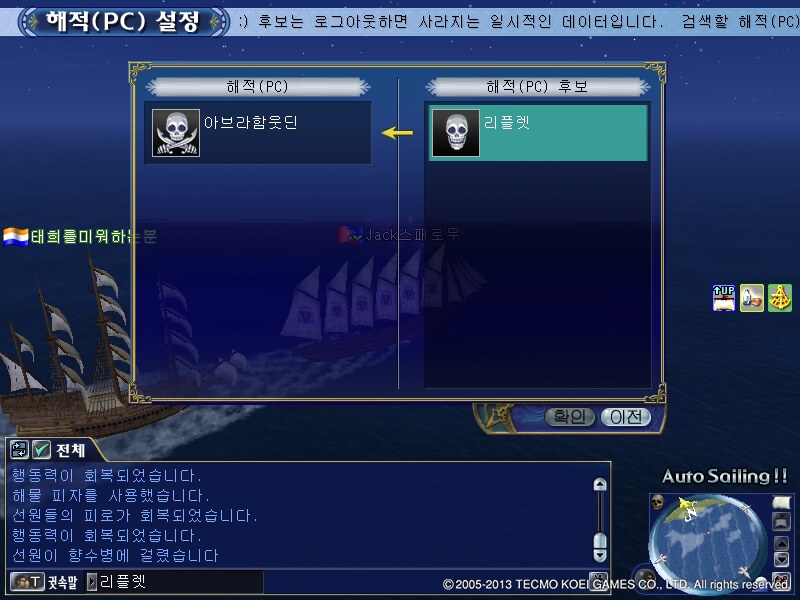
Task: Click the golden sextant skill icon
Action: tap(780, 297)
